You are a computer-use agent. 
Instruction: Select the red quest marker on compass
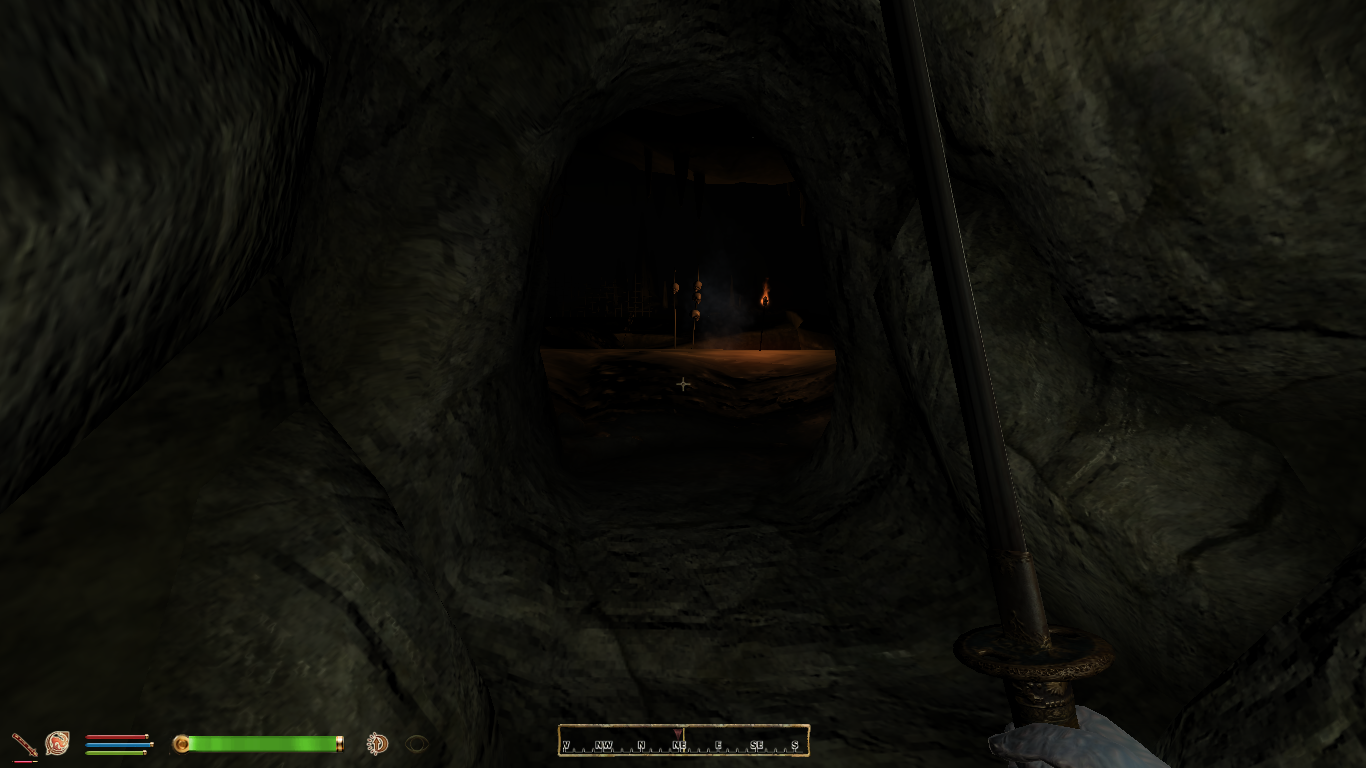click(x=679, y=733)
